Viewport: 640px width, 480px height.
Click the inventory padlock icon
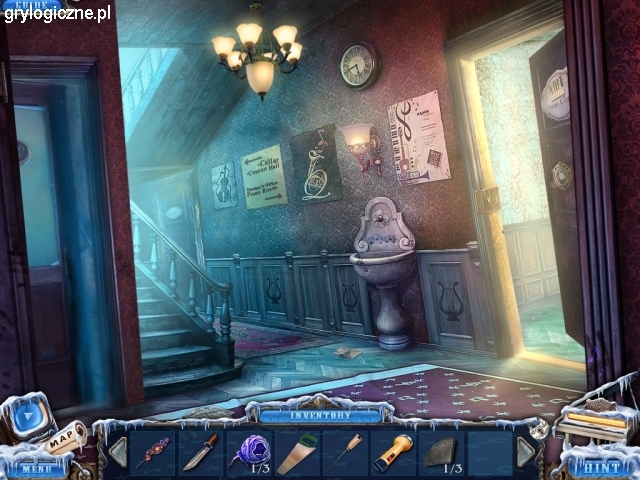tap(541, 425)
